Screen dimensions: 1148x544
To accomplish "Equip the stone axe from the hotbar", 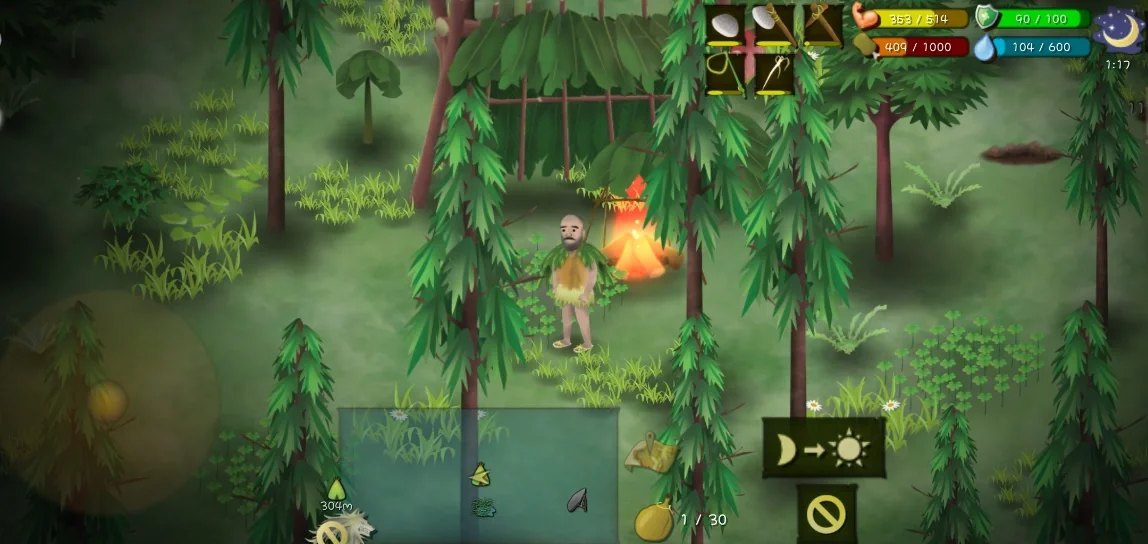I will click(774, 24).
